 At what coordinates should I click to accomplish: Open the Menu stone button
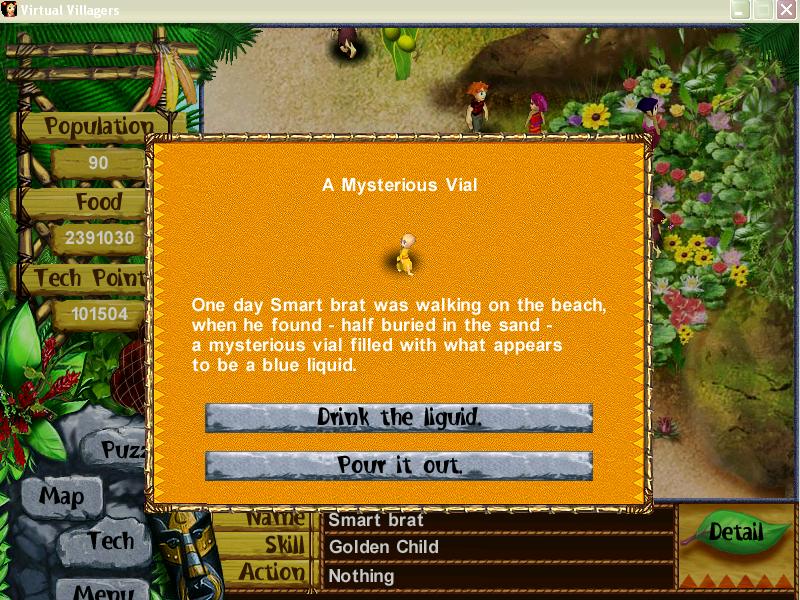click(103, 589)
